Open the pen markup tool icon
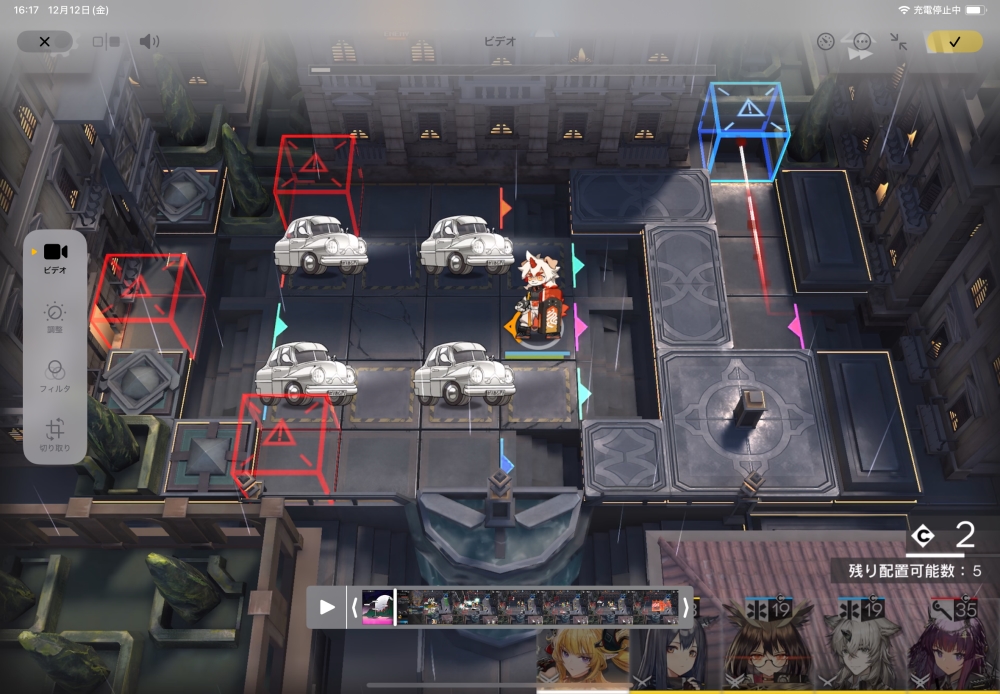 click(825, 42)
